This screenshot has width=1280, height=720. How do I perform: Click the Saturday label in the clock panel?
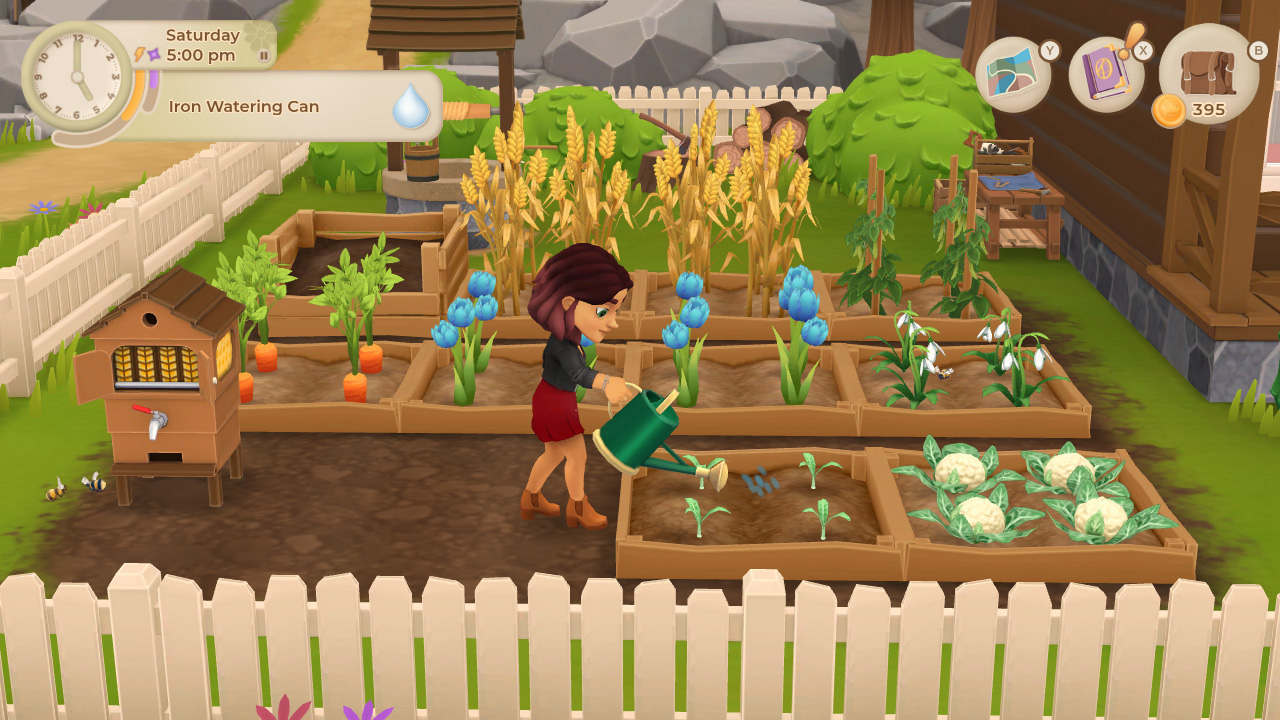pyautogui.click(x=203, y=34)
